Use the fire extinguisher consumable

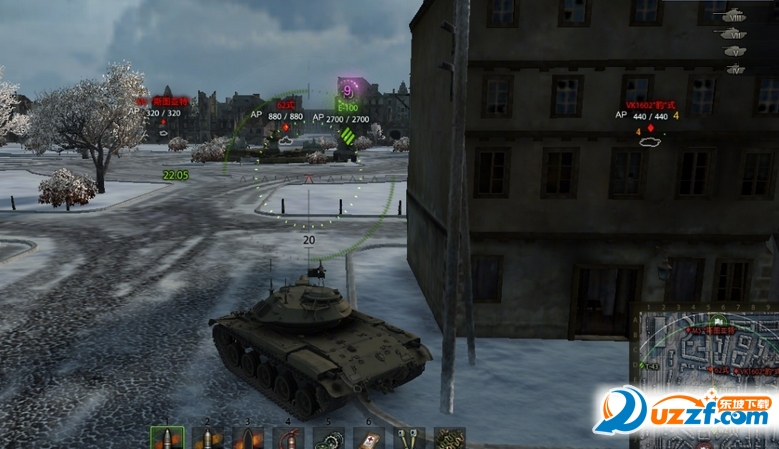coord(288,439)
